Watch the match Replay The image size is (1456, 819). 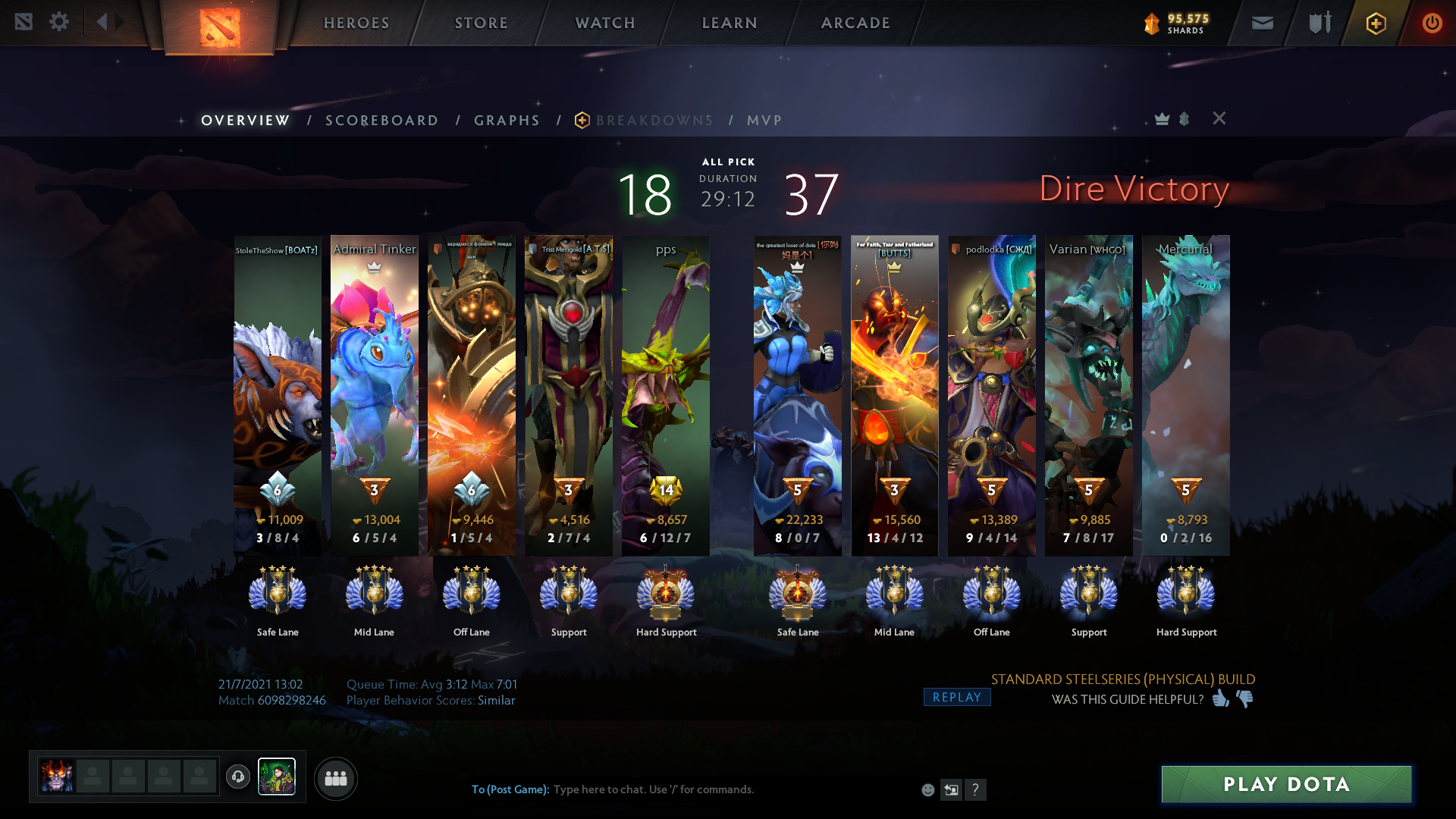click(956, 697)
